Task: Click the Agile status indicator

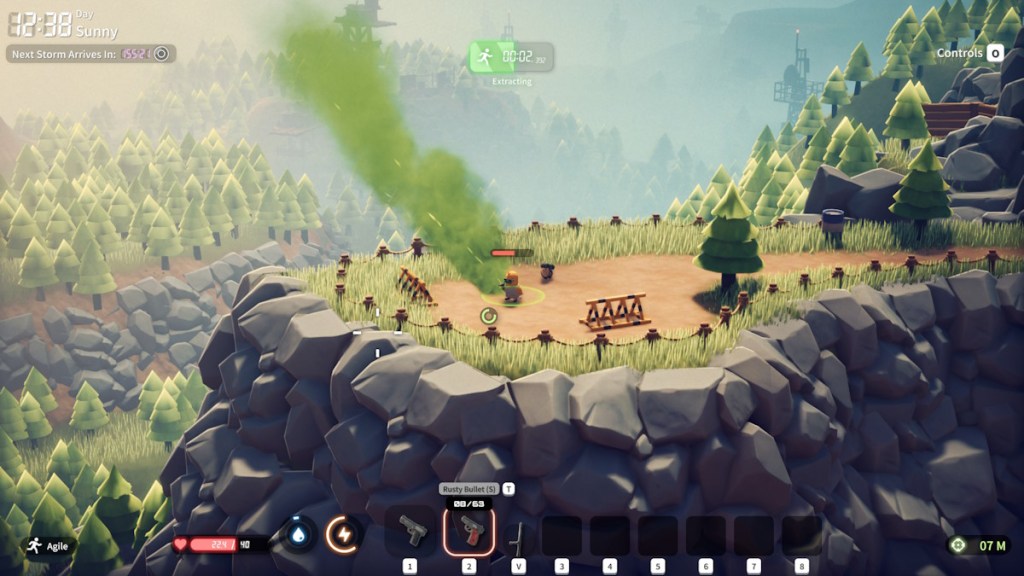Action: (49, 546)
